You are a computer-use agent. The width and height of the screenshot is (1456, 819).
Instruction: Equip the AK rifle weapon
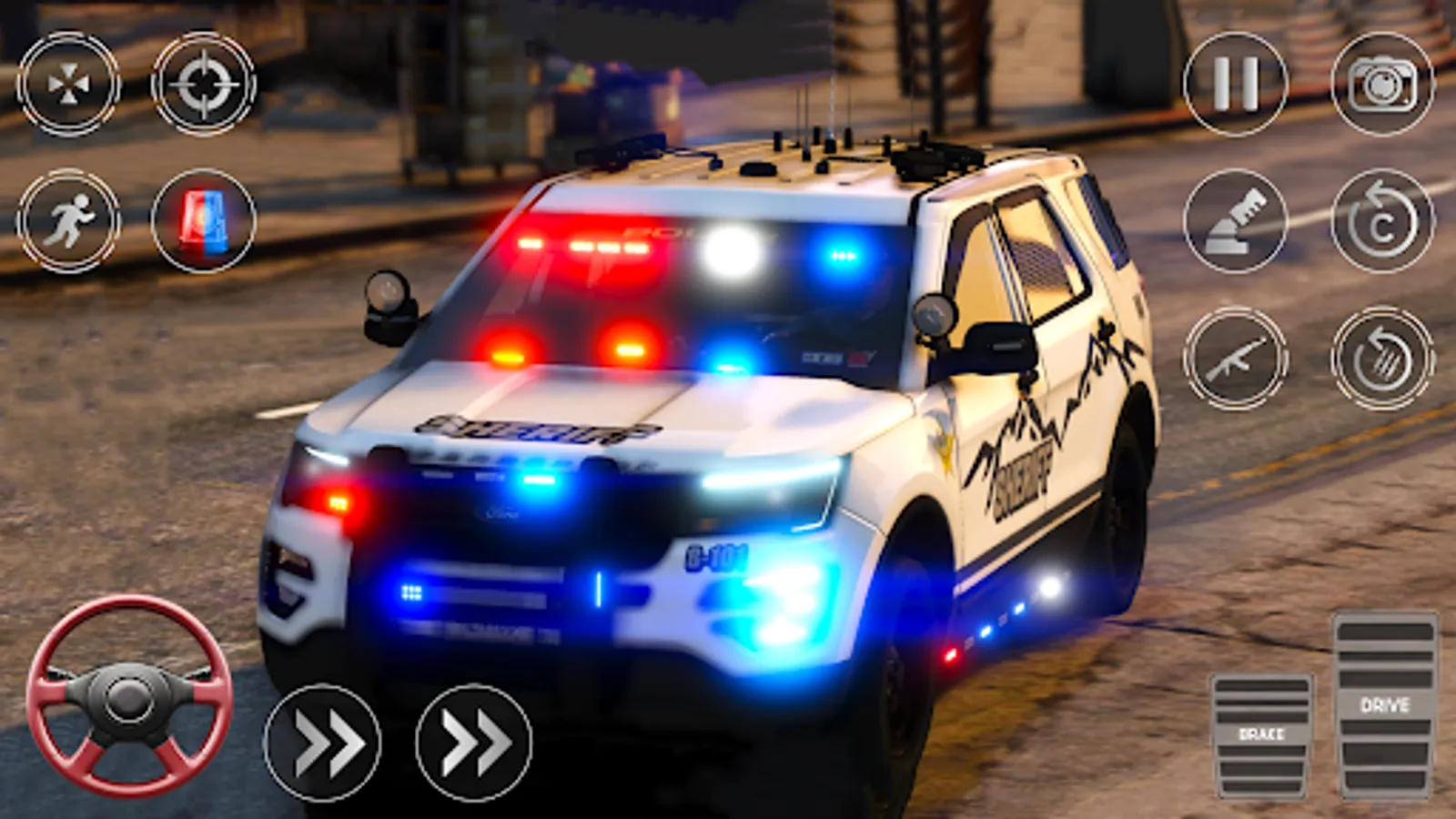1237,362
